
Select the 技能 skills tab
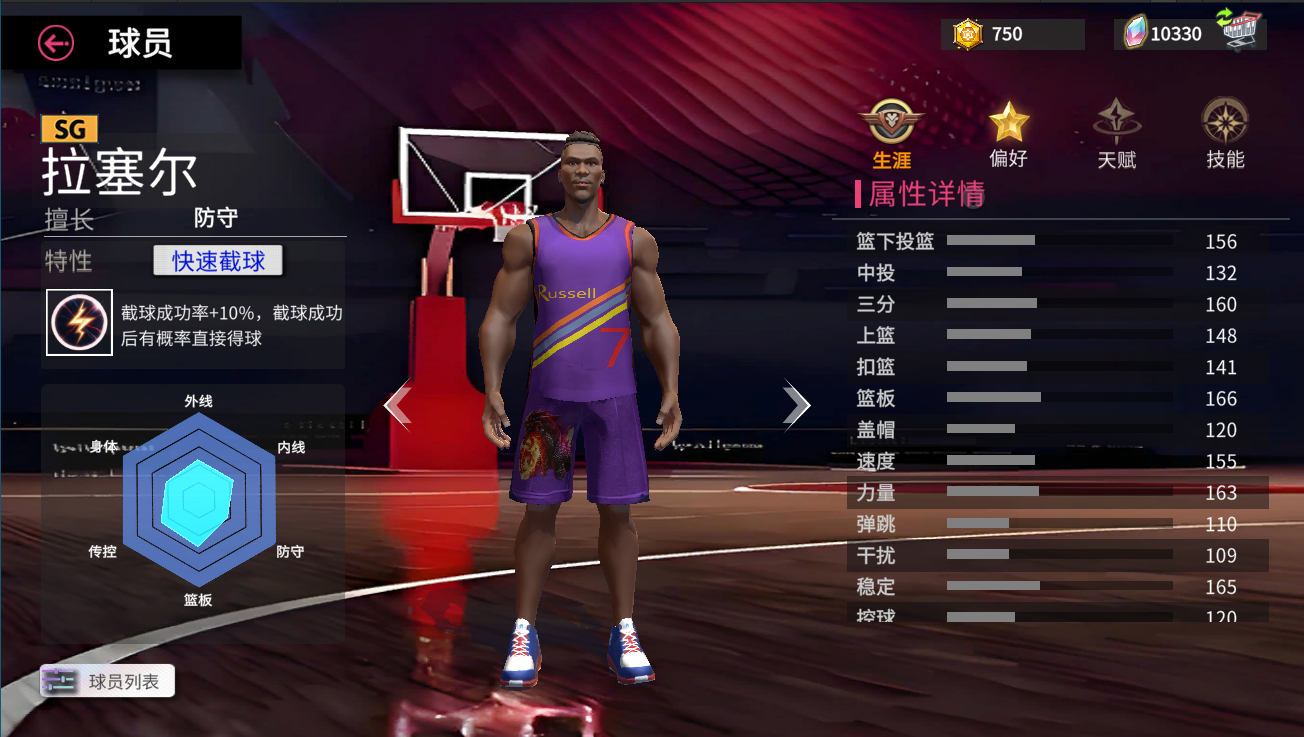1225,135
